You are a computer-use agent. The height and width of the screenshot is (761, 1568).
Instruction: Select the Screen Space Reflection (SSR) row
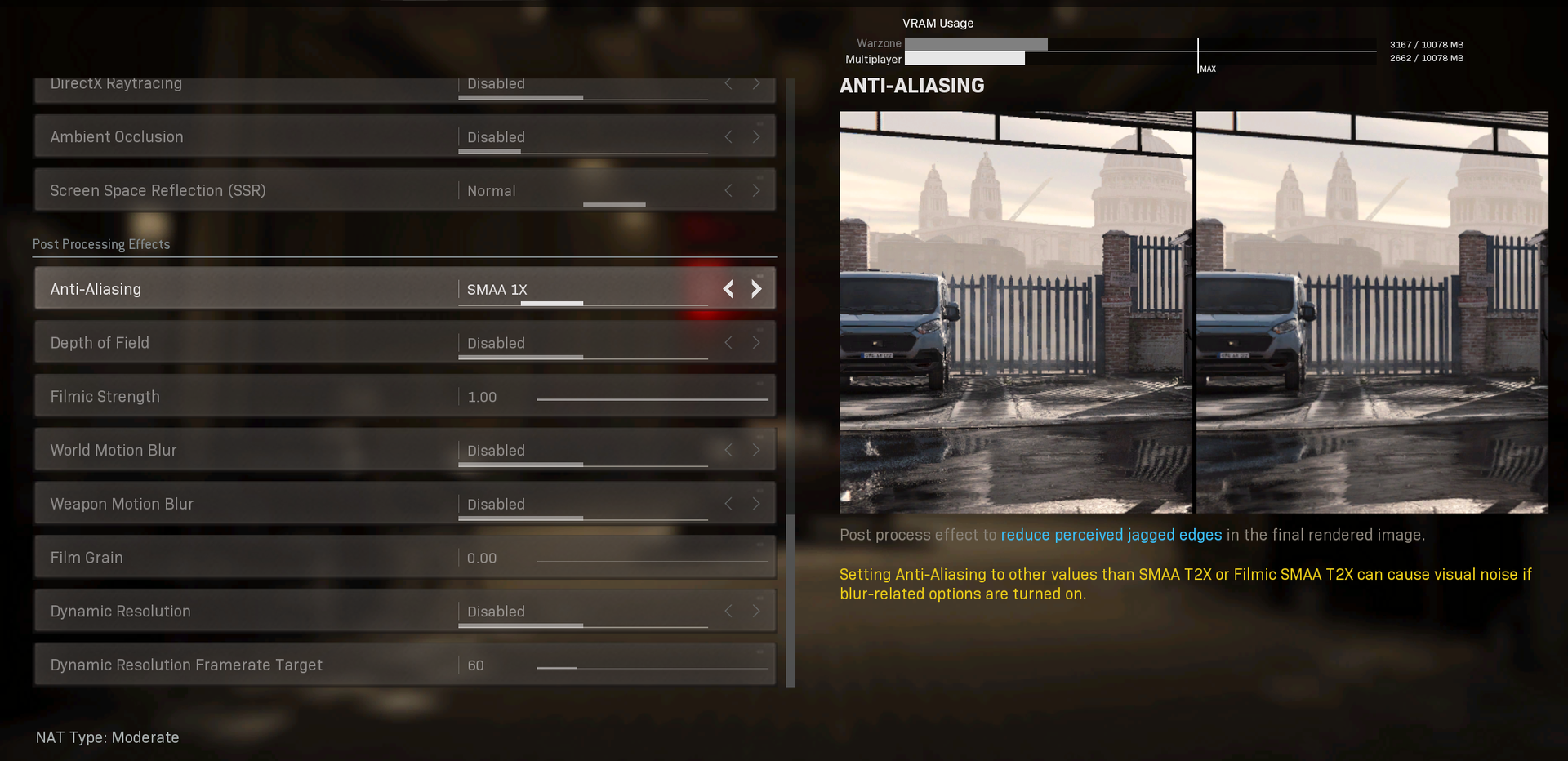pos(245,191)
